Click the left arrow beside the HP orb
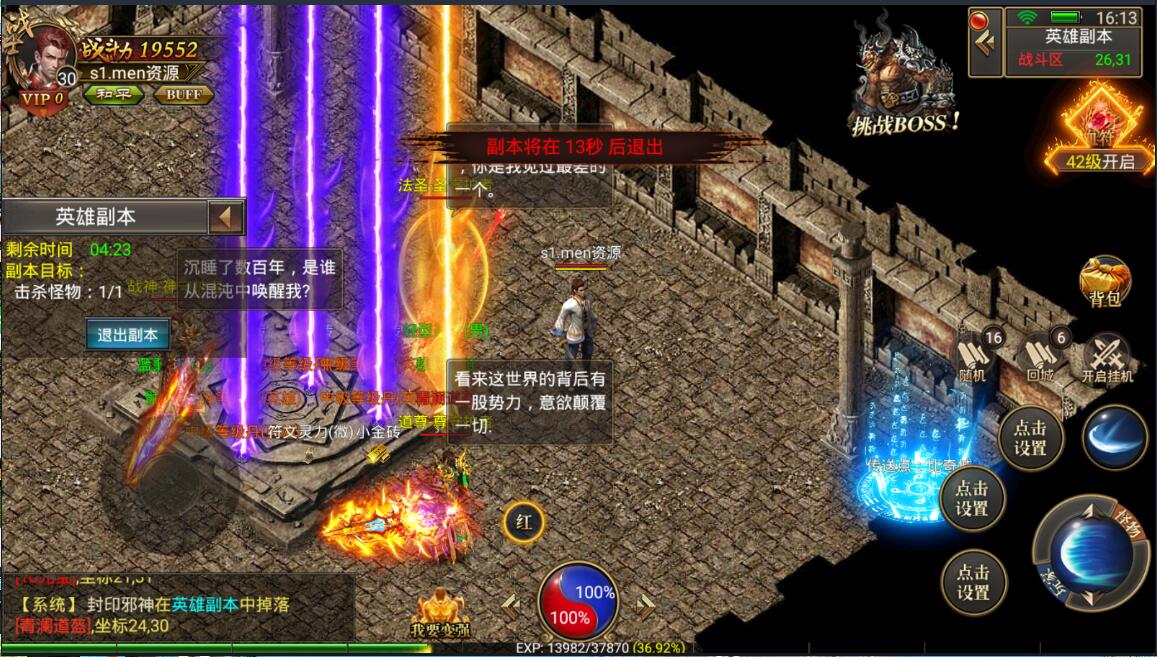The height and width of the screenshot is (657, 1157). click(511, 602)
